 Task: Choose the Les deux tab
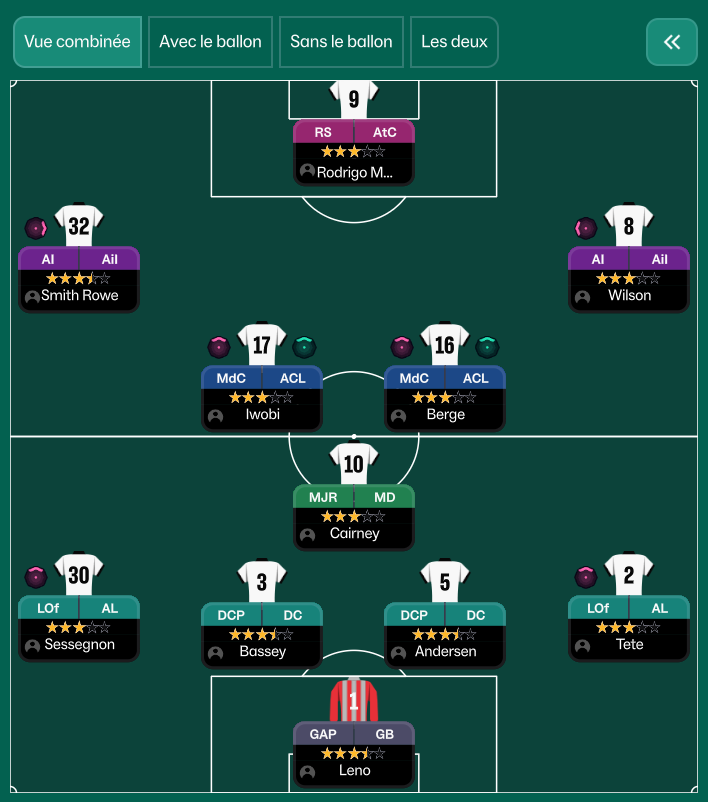point(454,42)
